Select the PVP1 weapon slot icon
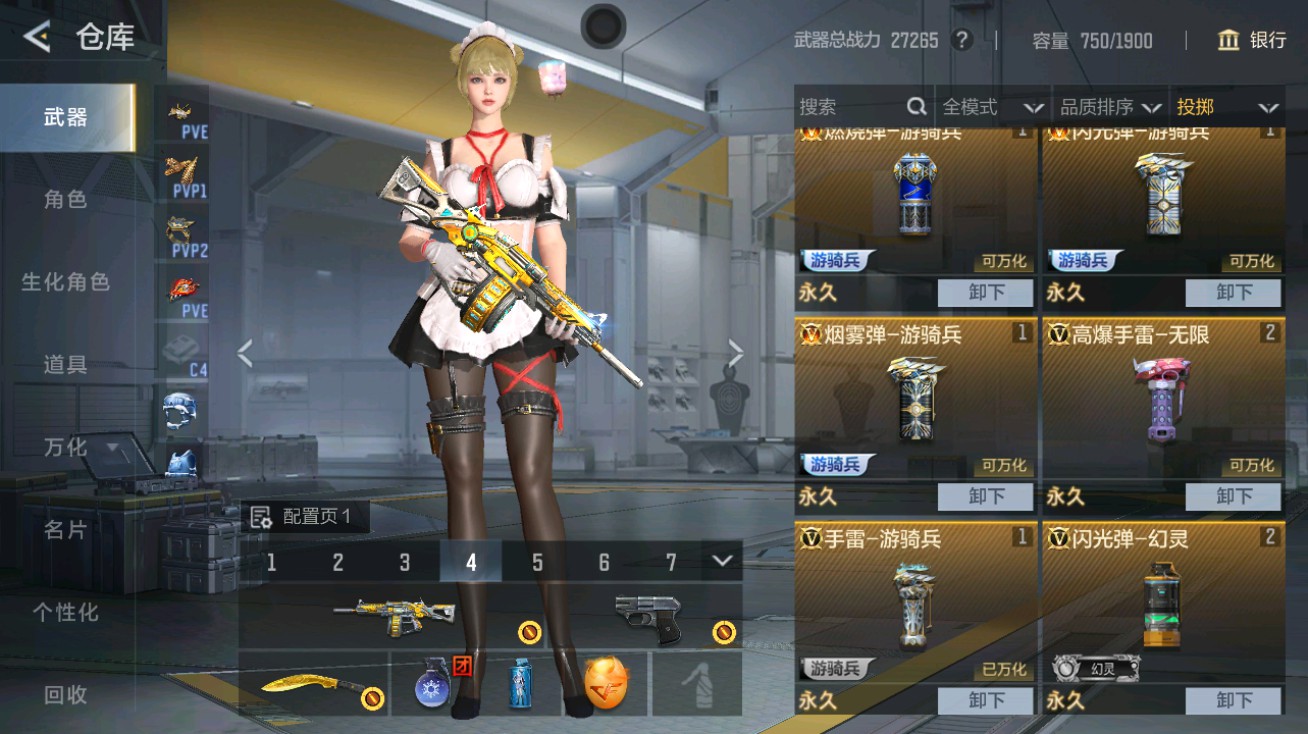The image size is (1308, 734). point(182,175)
